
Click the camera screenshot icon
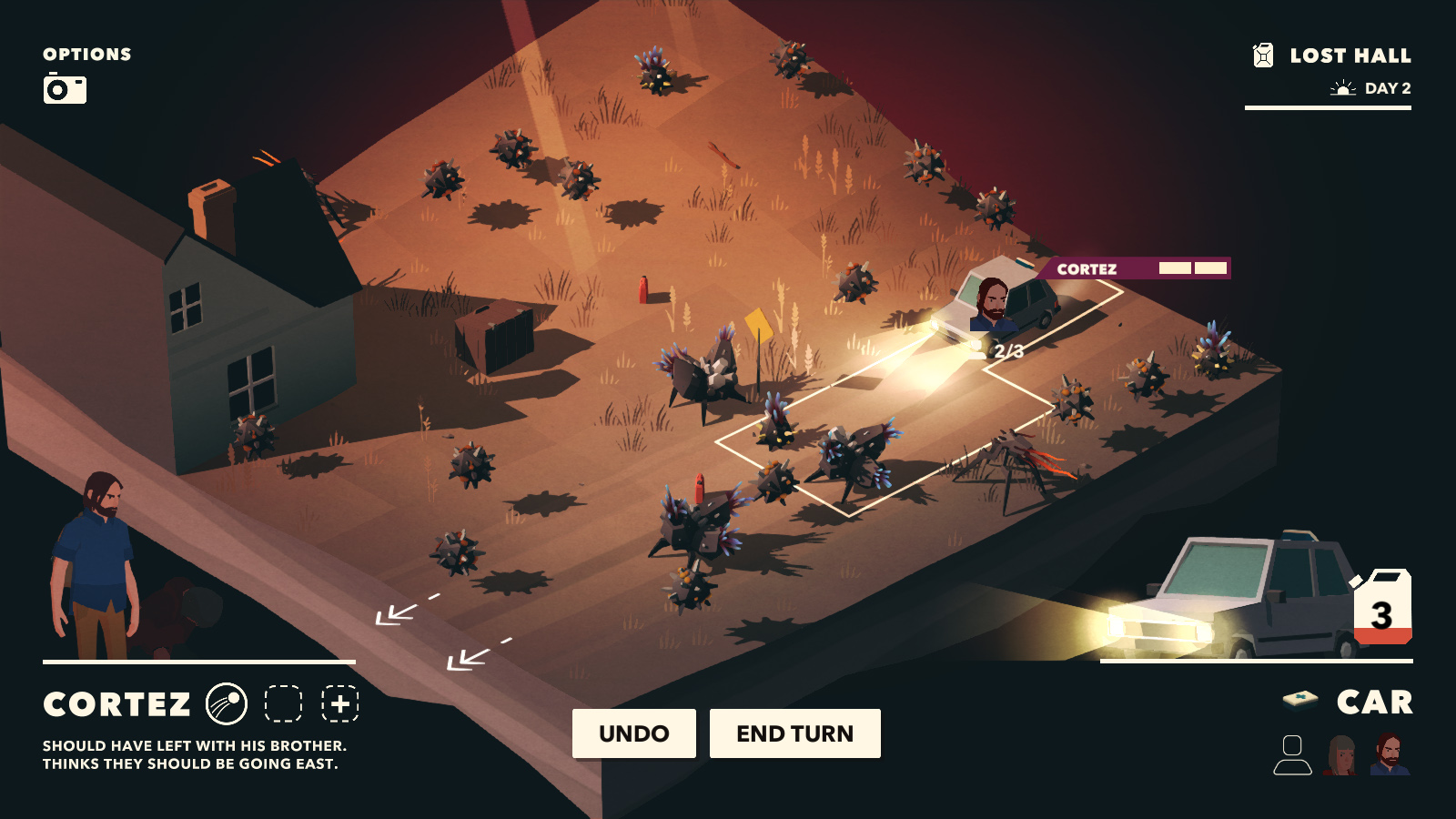coord(66,90)
